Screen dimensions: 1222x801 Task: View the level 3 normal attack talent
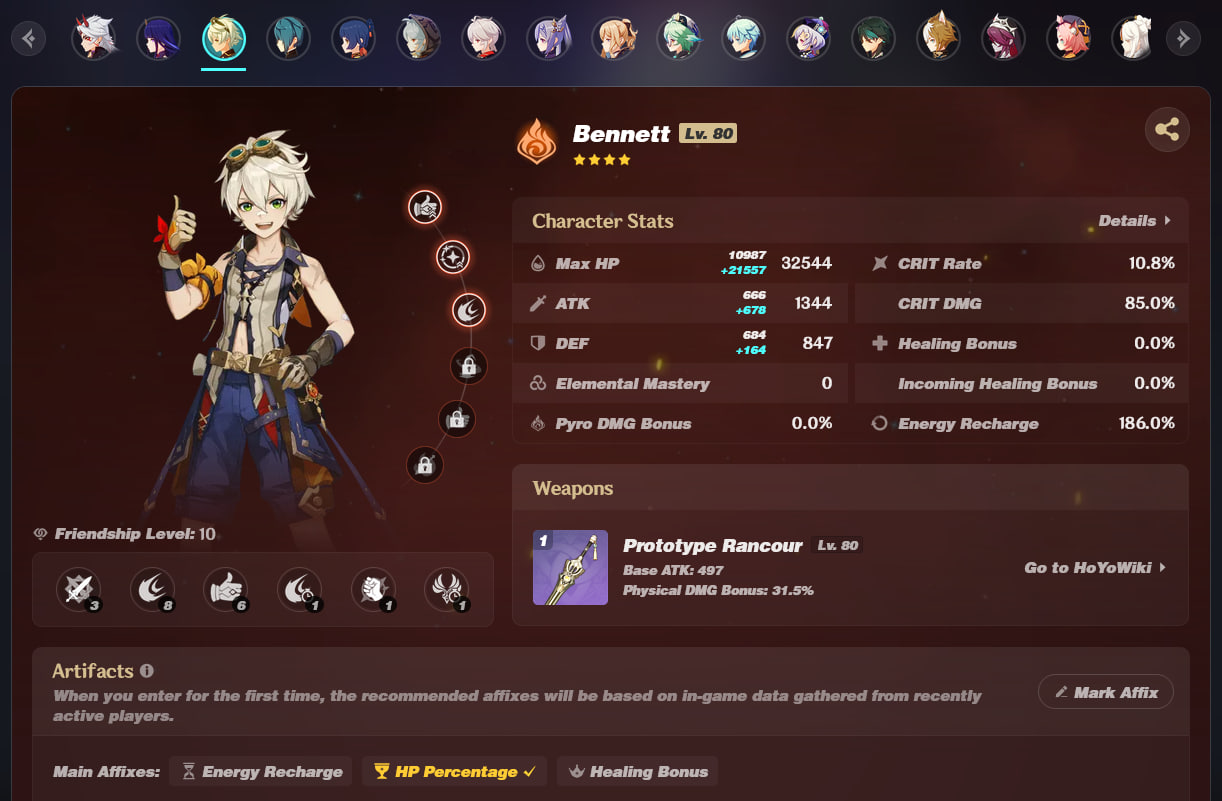coord(78,590)
